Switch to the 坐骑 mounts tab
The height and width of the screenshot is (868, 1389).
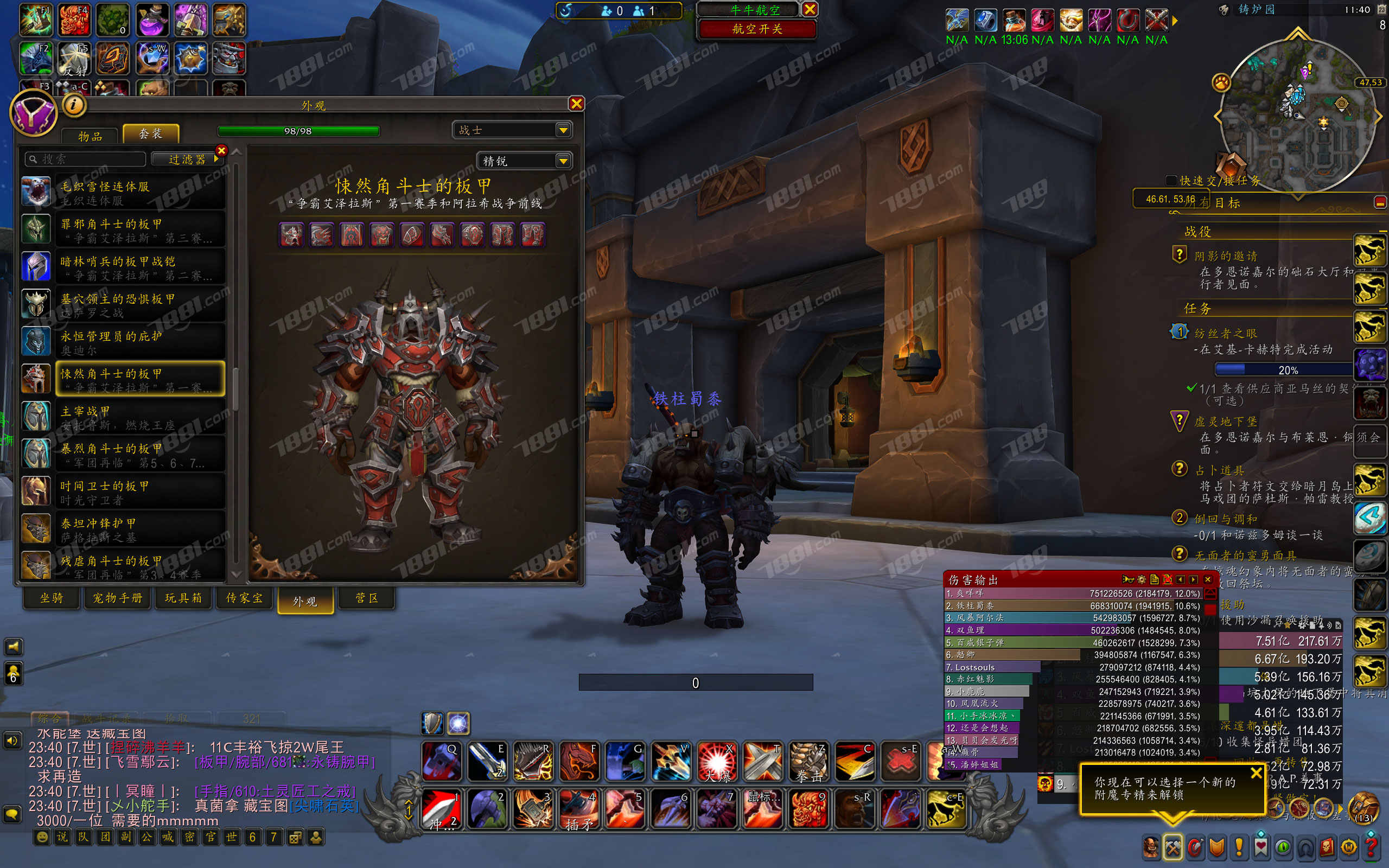52,598
